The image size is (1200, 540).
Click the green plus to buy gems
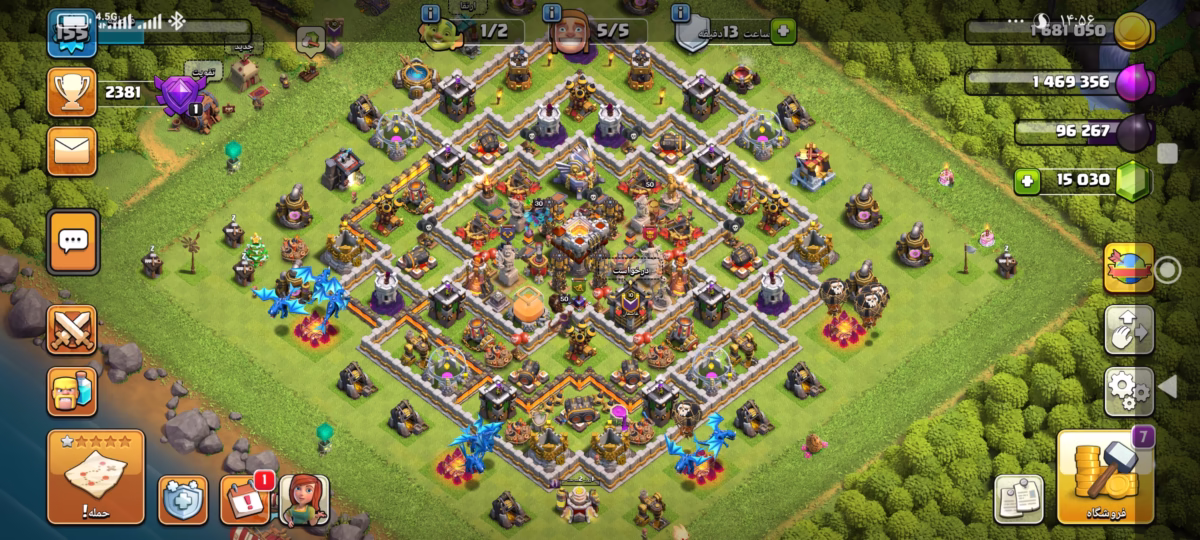[x=1024, y=182]
